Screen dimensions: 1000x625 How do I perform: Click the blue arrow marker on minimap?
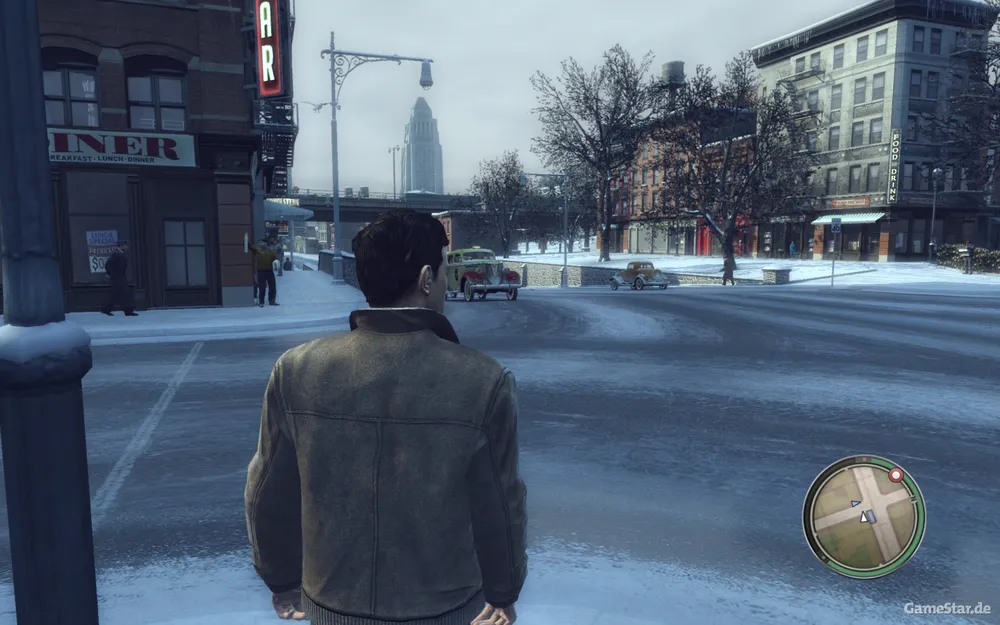tap(854, 503)
